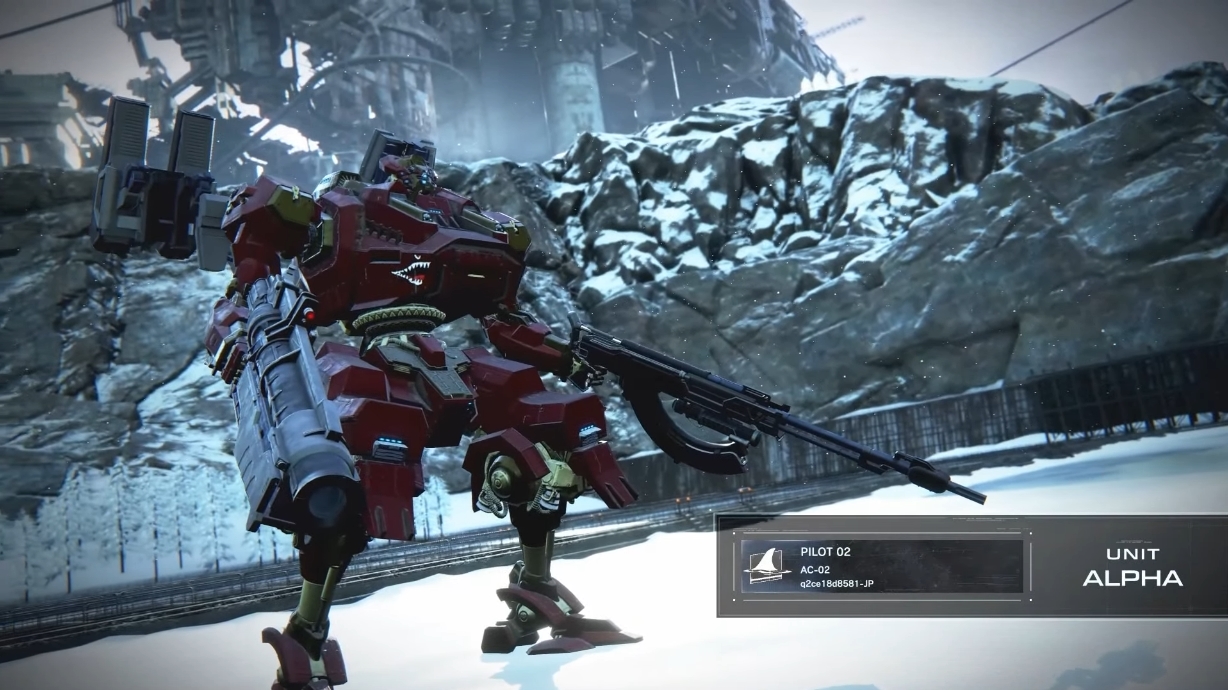Click the PILOT 02 shark fin emblem

pyautogui.click(x=767, y=567)
